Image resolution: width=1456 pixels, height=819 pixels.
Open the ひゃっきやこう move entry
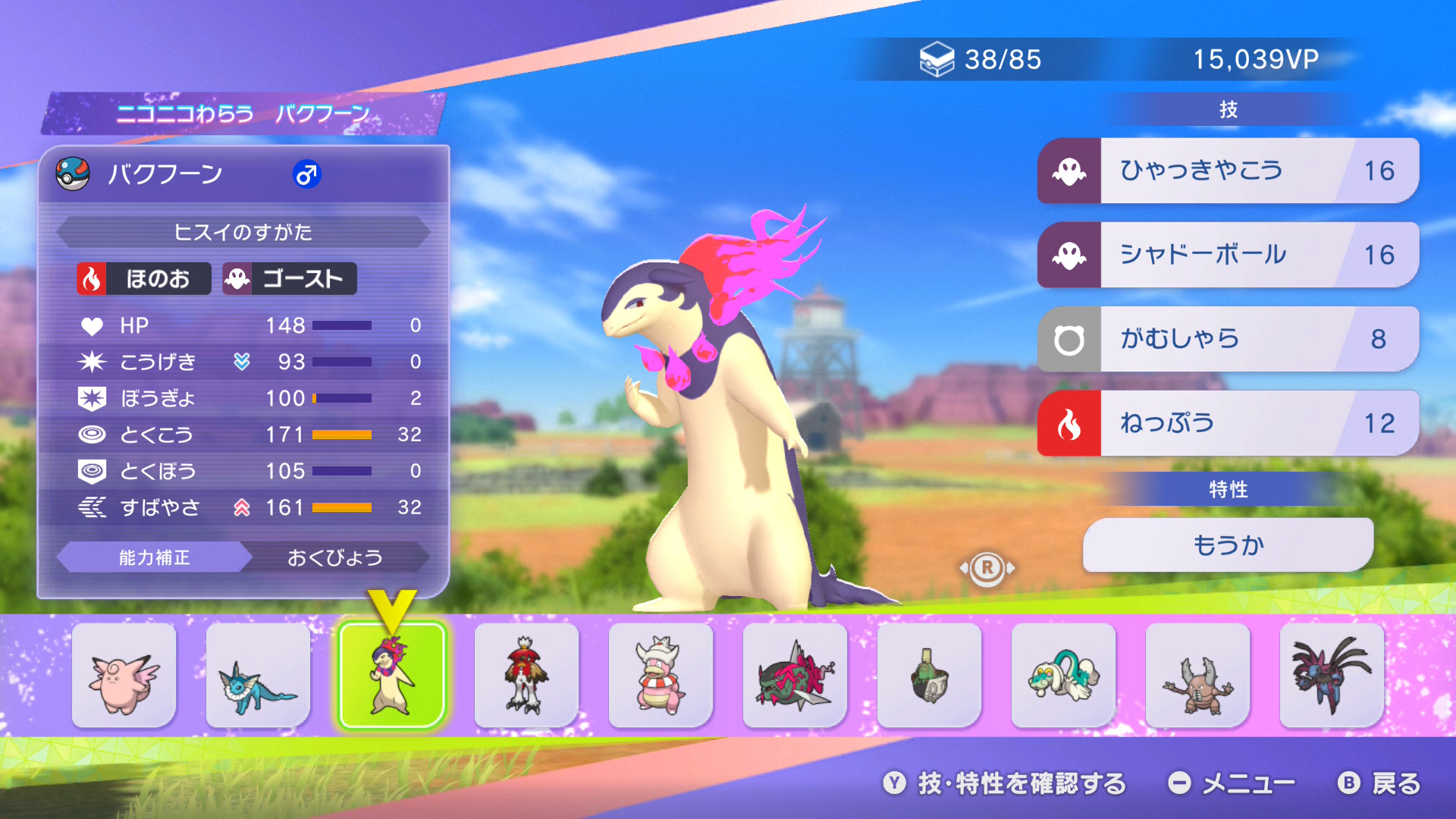tap(1228, 171)
